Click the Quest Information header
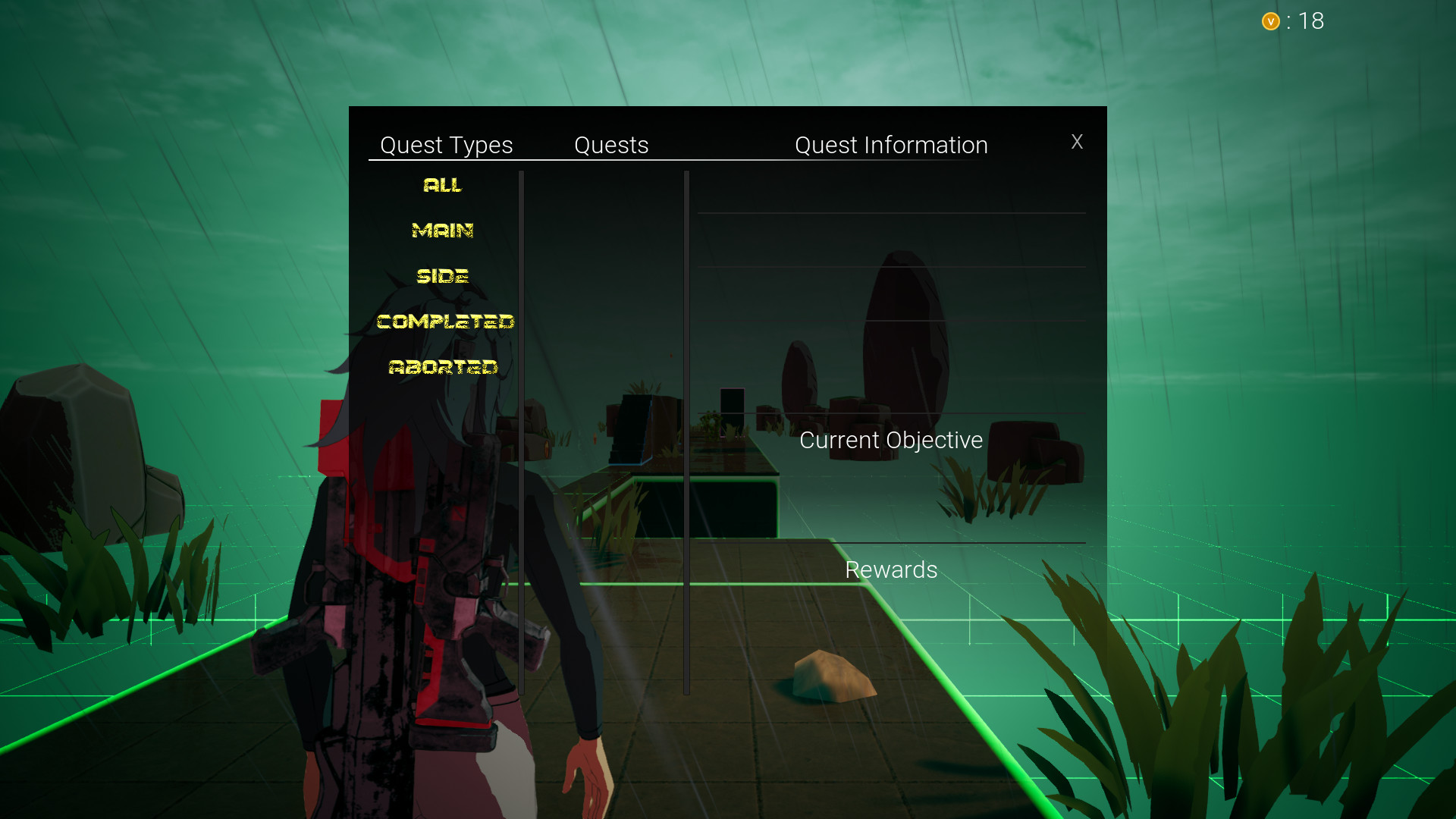Screen dimensions: 1456x819 click(x=891, y=145)
